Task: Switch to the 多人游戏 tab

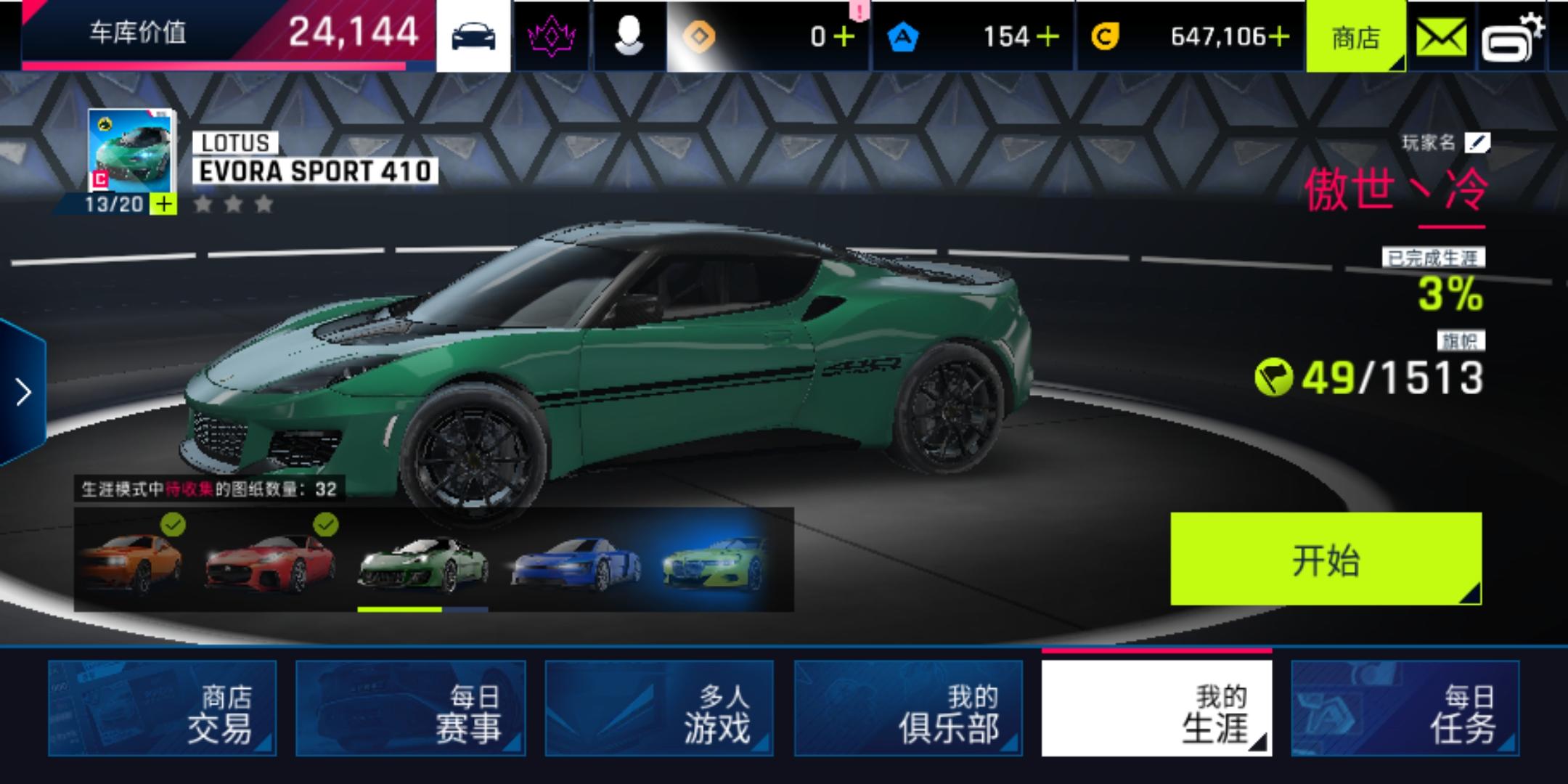Action: point(660,708)
